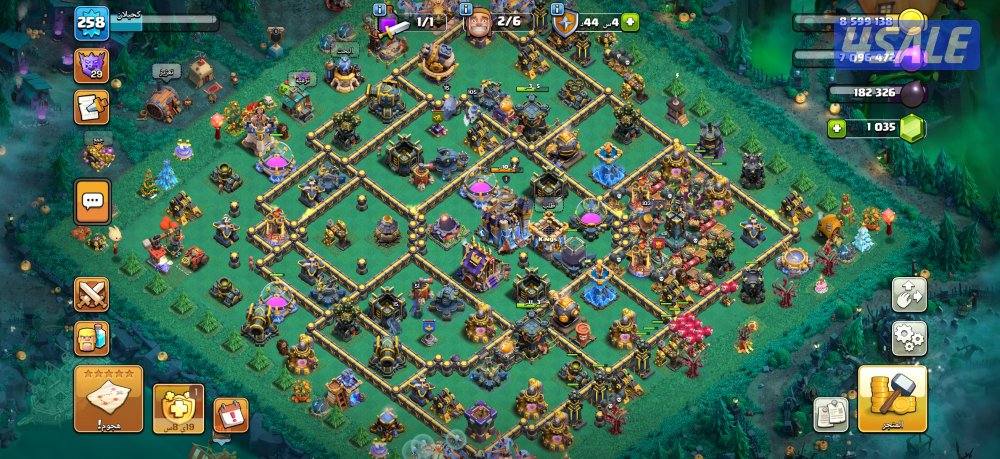Open the player profile level 258 badge
1000x459 pixels.
[91, 23]
